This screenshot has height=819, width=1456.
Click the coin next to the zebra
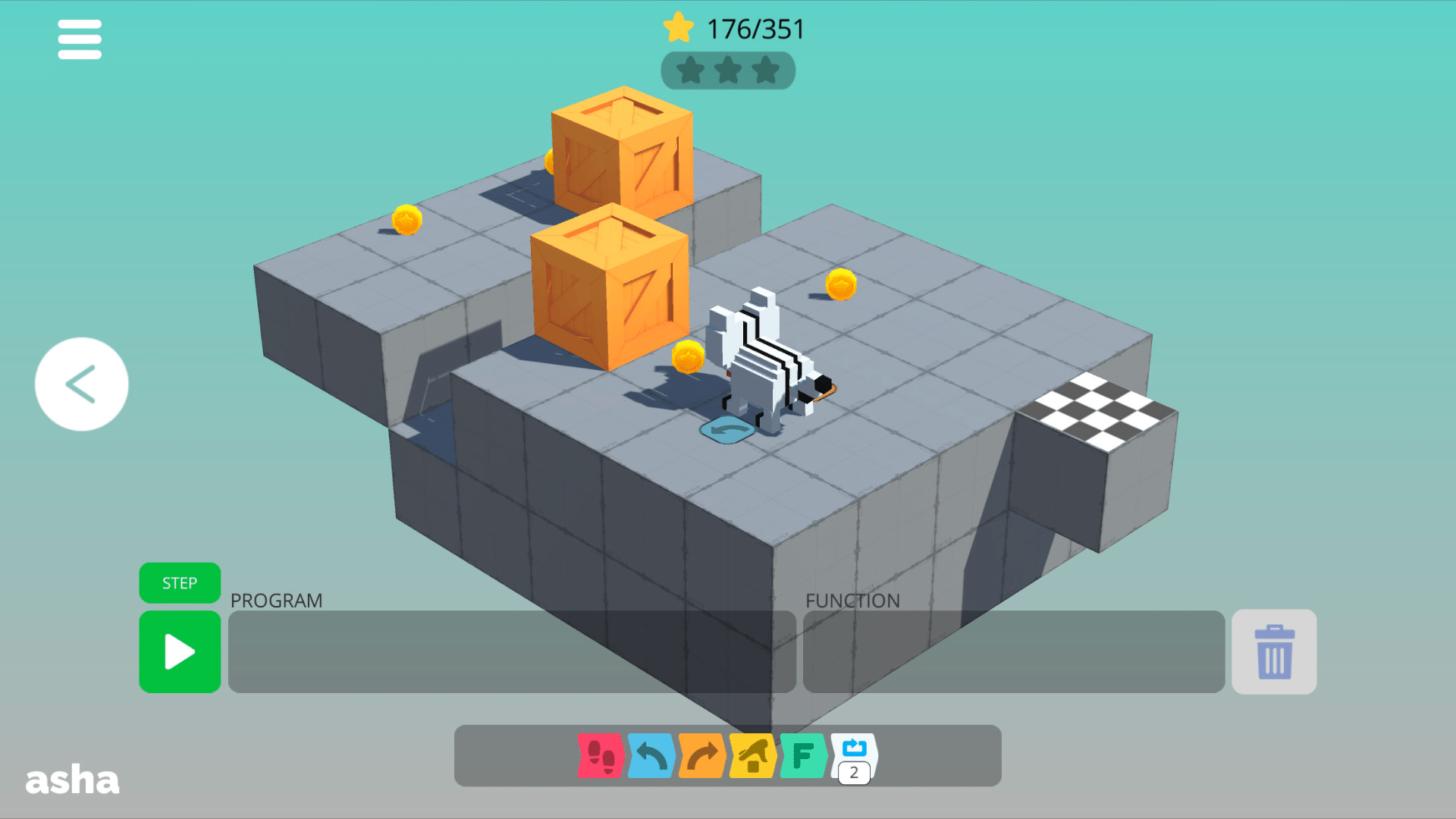[x=687, y=356]
